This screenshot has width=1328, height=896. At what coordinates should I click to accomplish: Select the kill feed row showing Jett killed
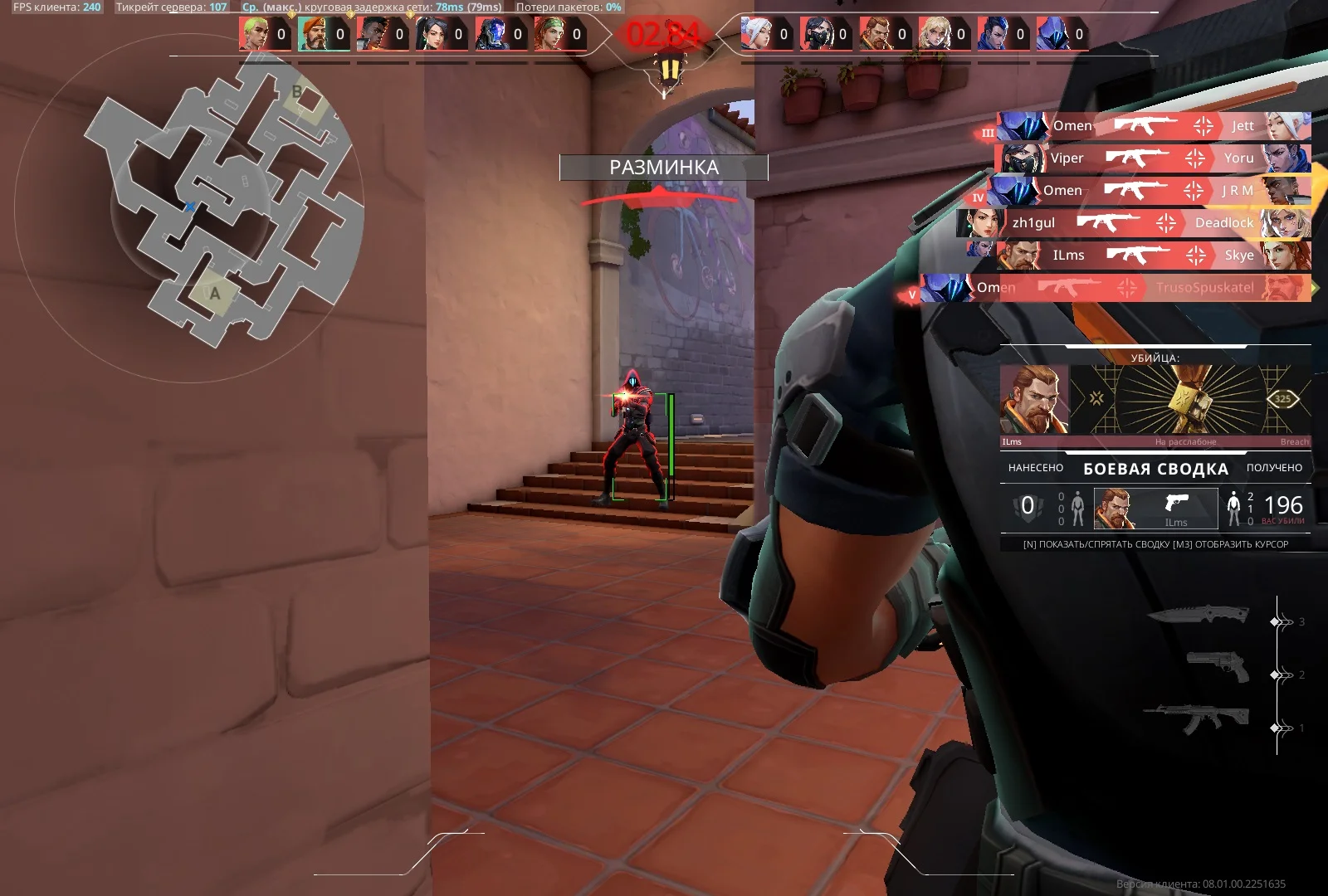[x=1154, y=126]
